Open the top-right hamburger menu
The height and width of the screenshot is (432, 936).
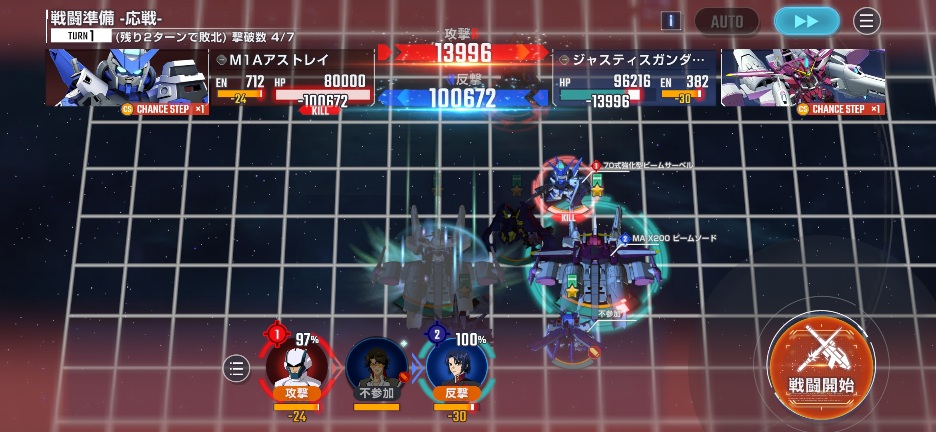[x=866, y=21]
